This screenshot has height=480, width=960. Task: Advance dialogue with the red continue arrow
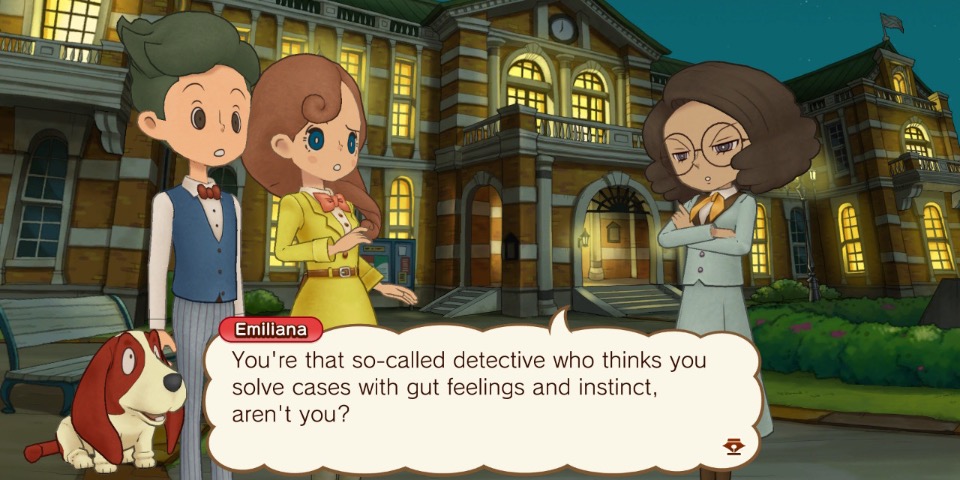(x=734, y=447)
